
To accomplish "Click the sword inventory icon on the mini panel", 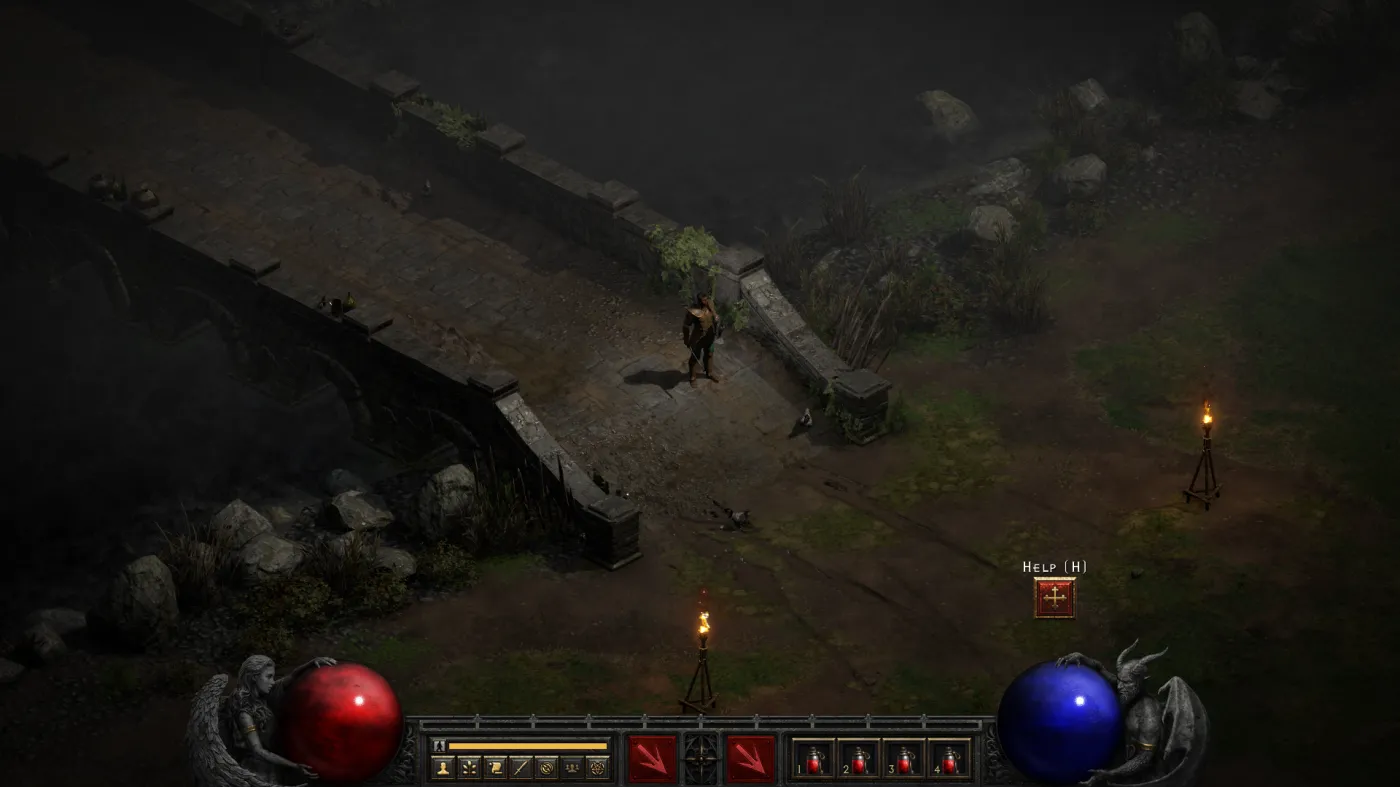I will [520, 768].
